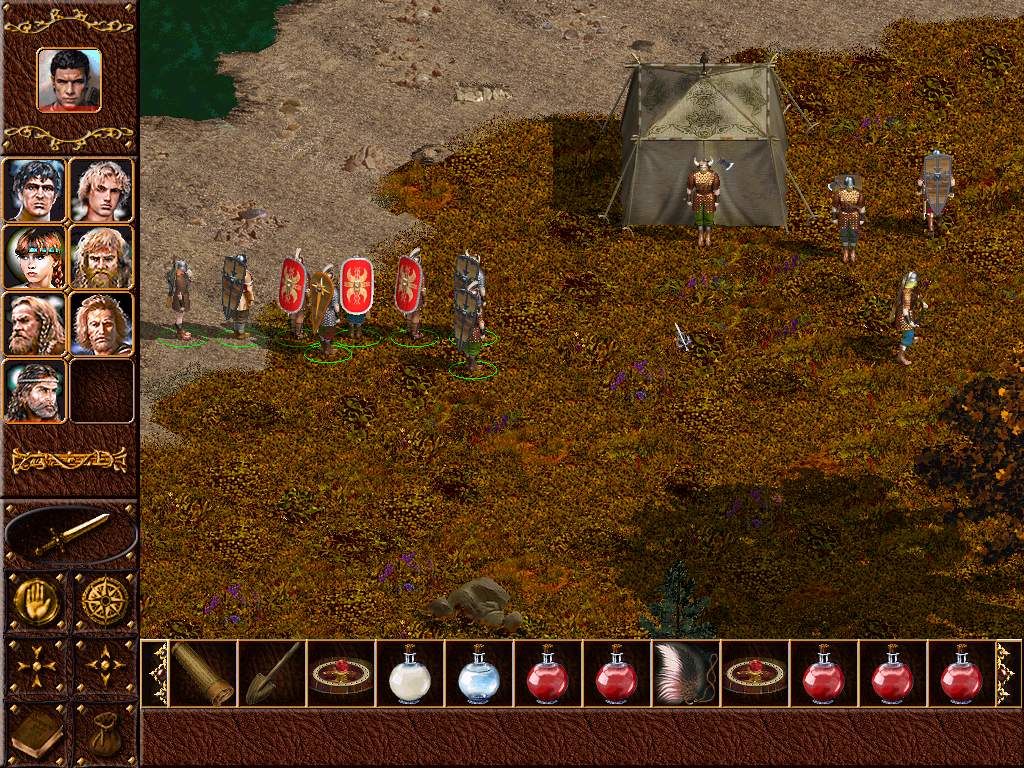This screenshot has width=1024, height=768.
Task: Select the shovel in the item bar
Action: pos(272,673)
